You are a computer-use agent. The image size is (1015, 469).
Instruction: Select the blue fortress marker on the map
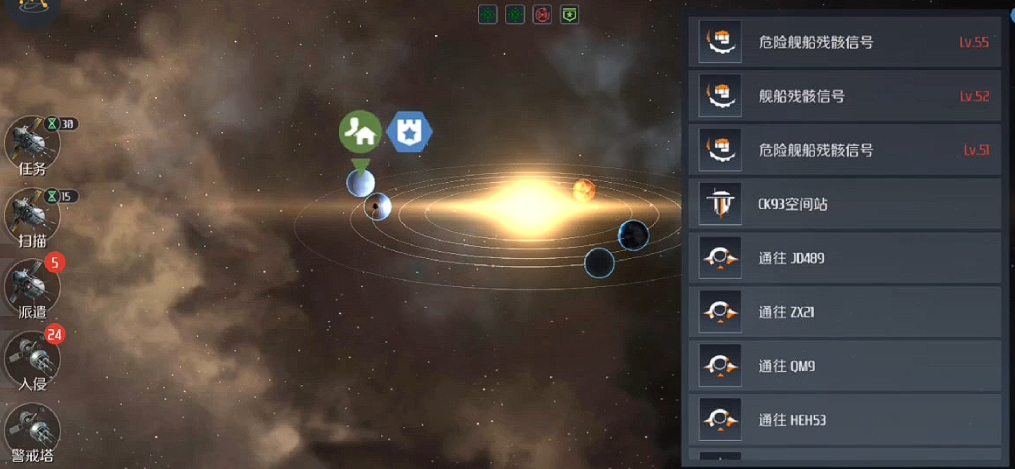[410, 131]
